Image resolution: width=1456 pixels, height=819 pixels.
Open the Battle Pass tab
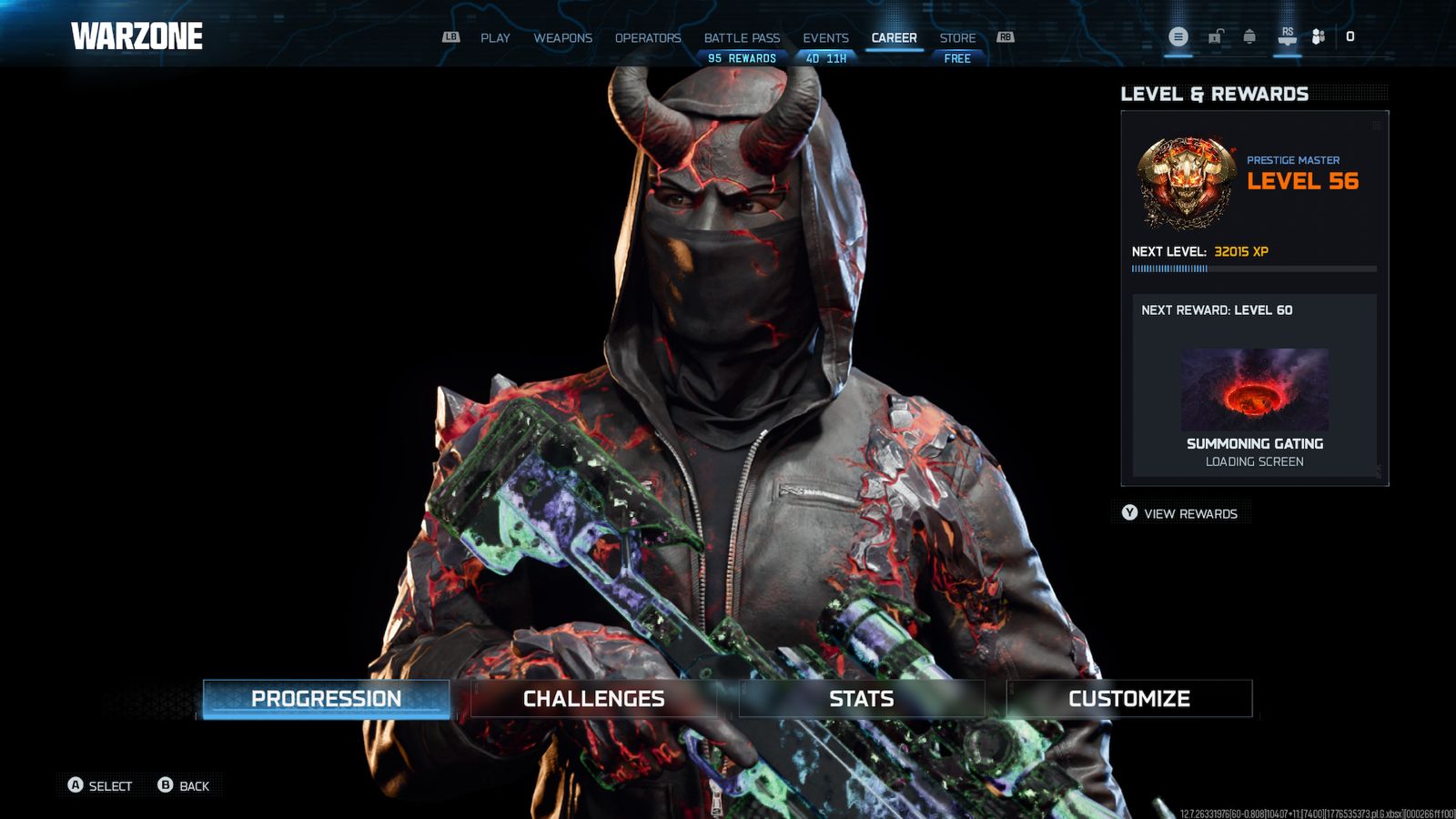(742, 38)
